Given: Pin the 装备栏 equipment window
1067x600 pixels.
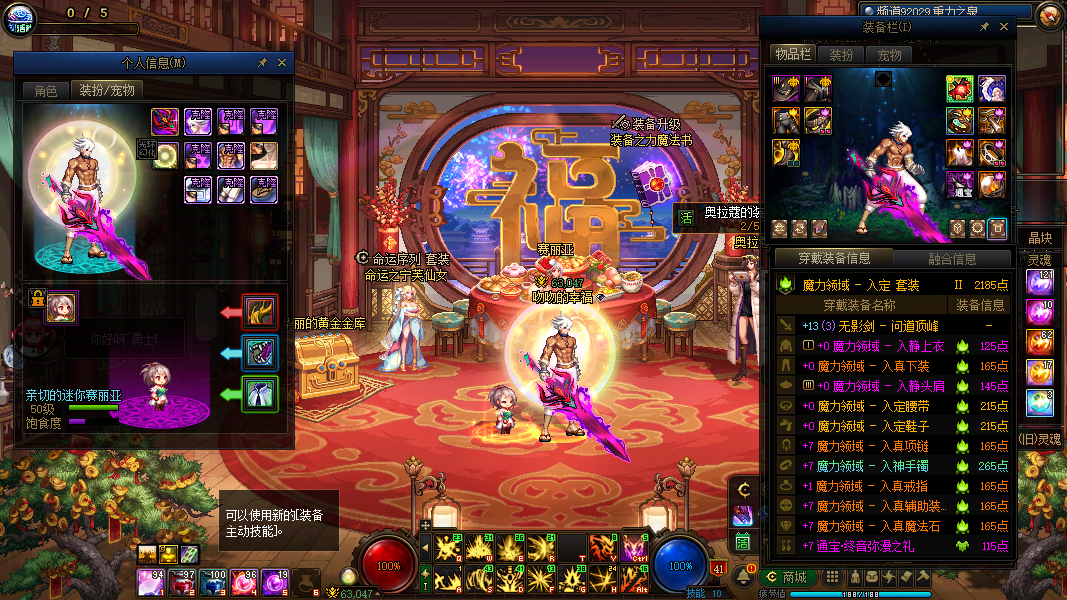Looking at the screenshot, I should tap(985, 26).
